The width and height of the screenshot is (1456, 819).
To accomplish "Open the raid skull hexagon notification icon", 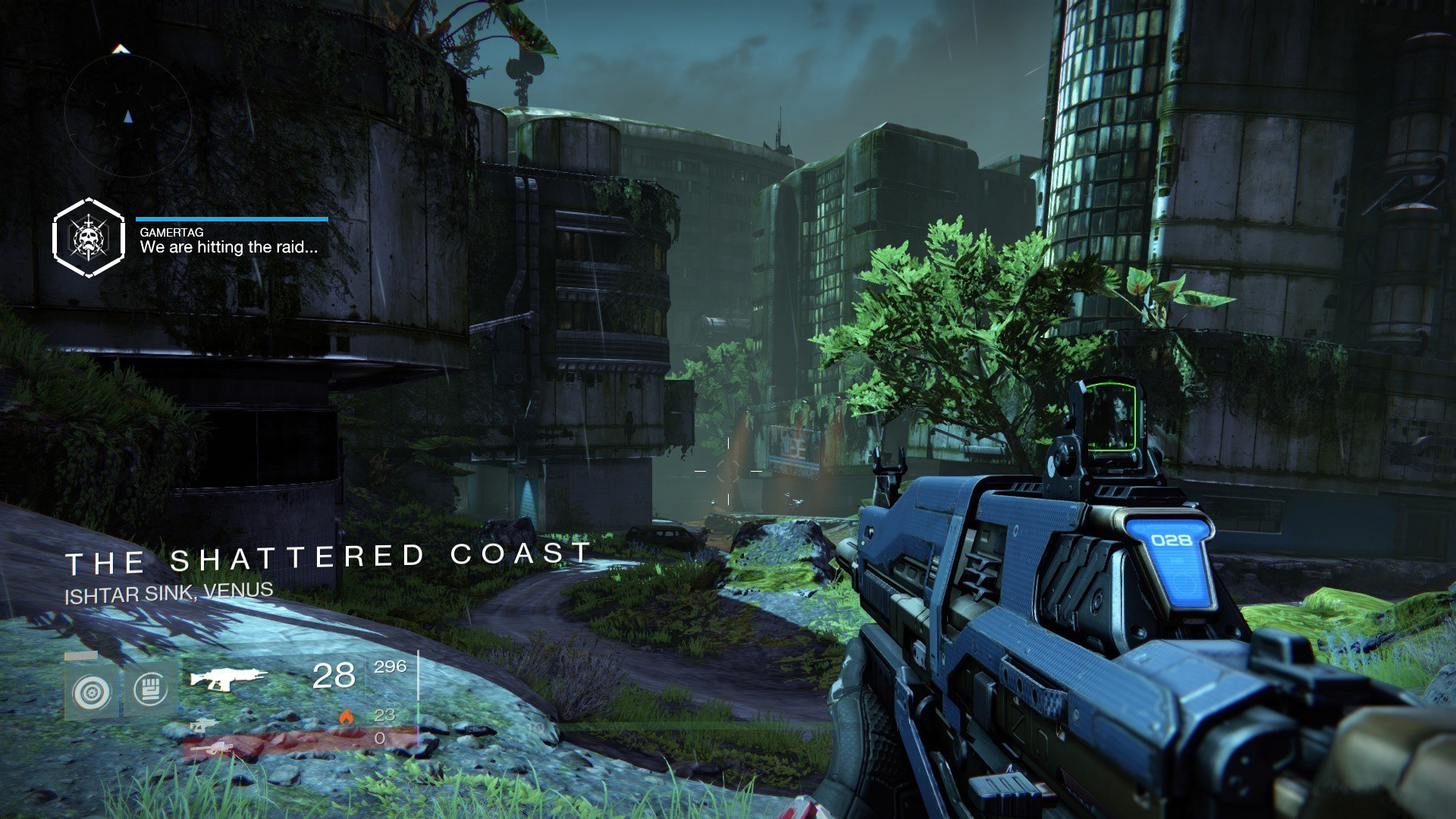I will [x=88, y=238].
